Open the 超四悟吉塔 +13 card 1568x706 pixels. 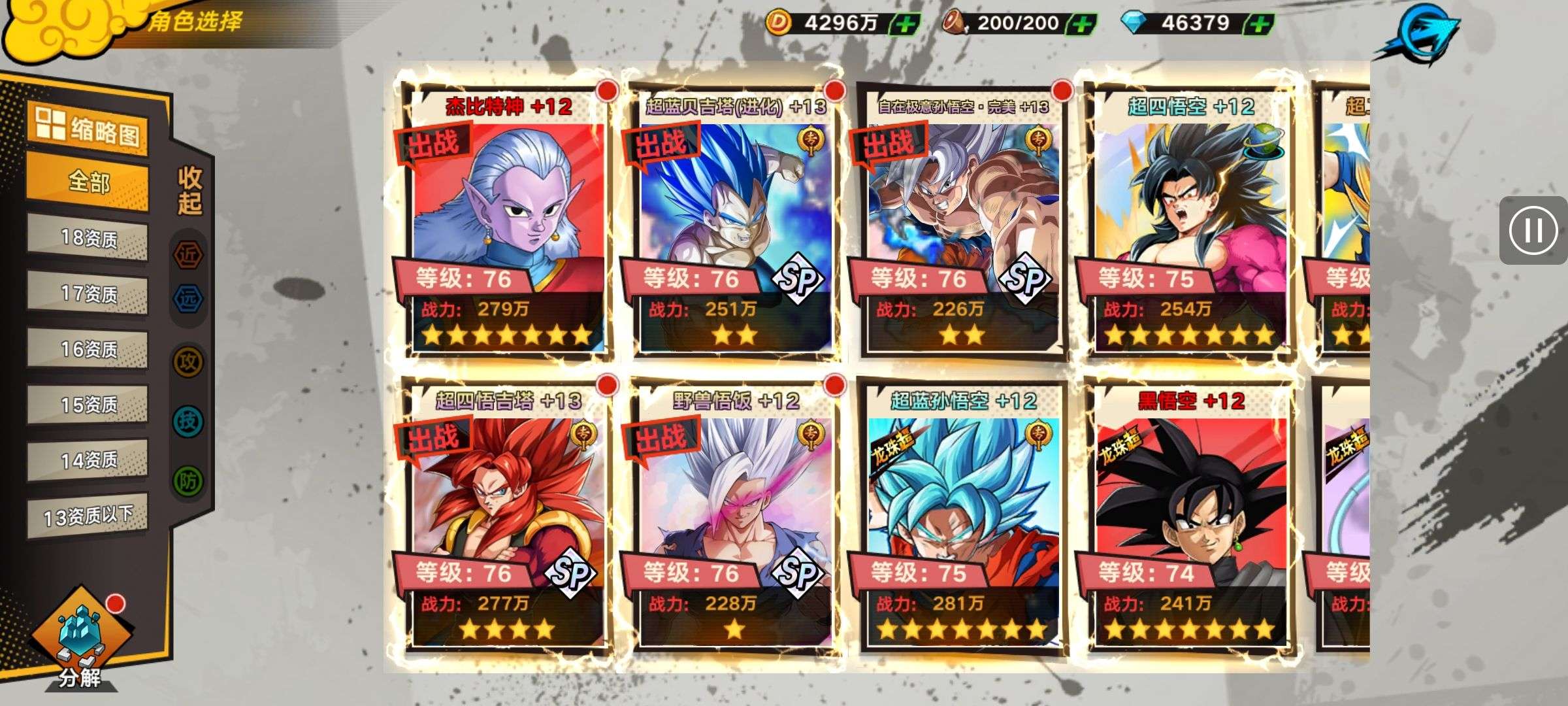click(508, 516)
